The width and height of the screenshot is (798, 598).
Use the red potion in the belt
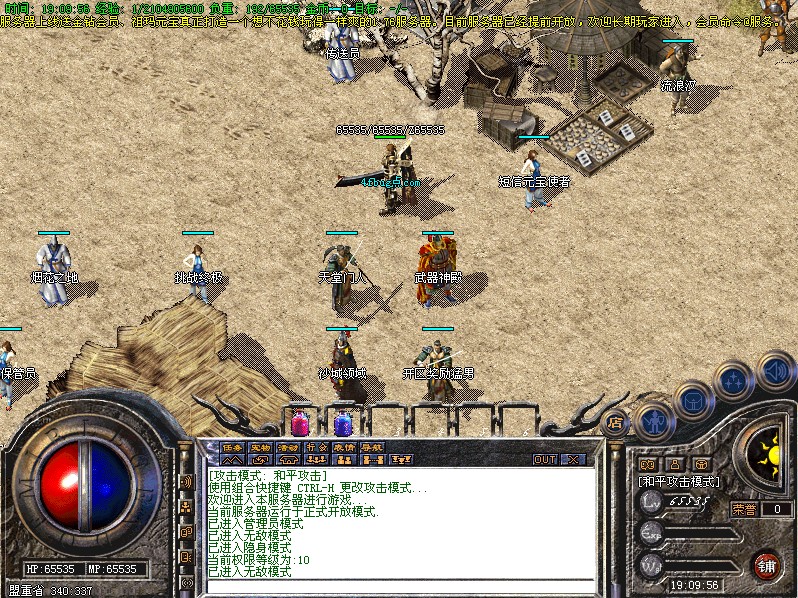pos(300,423)
